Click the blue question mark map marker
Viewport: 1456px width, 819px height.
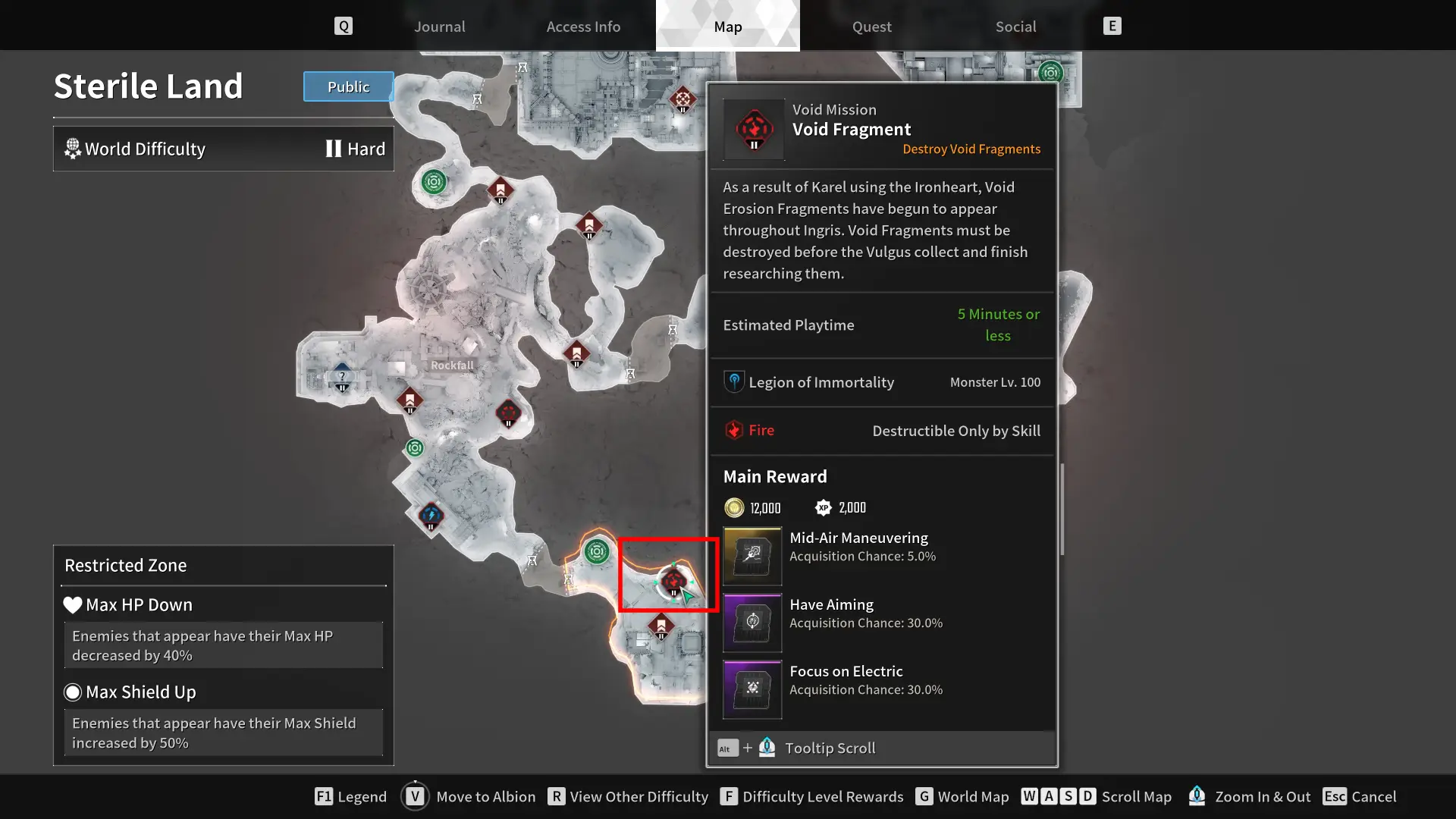tap(342, 377)
